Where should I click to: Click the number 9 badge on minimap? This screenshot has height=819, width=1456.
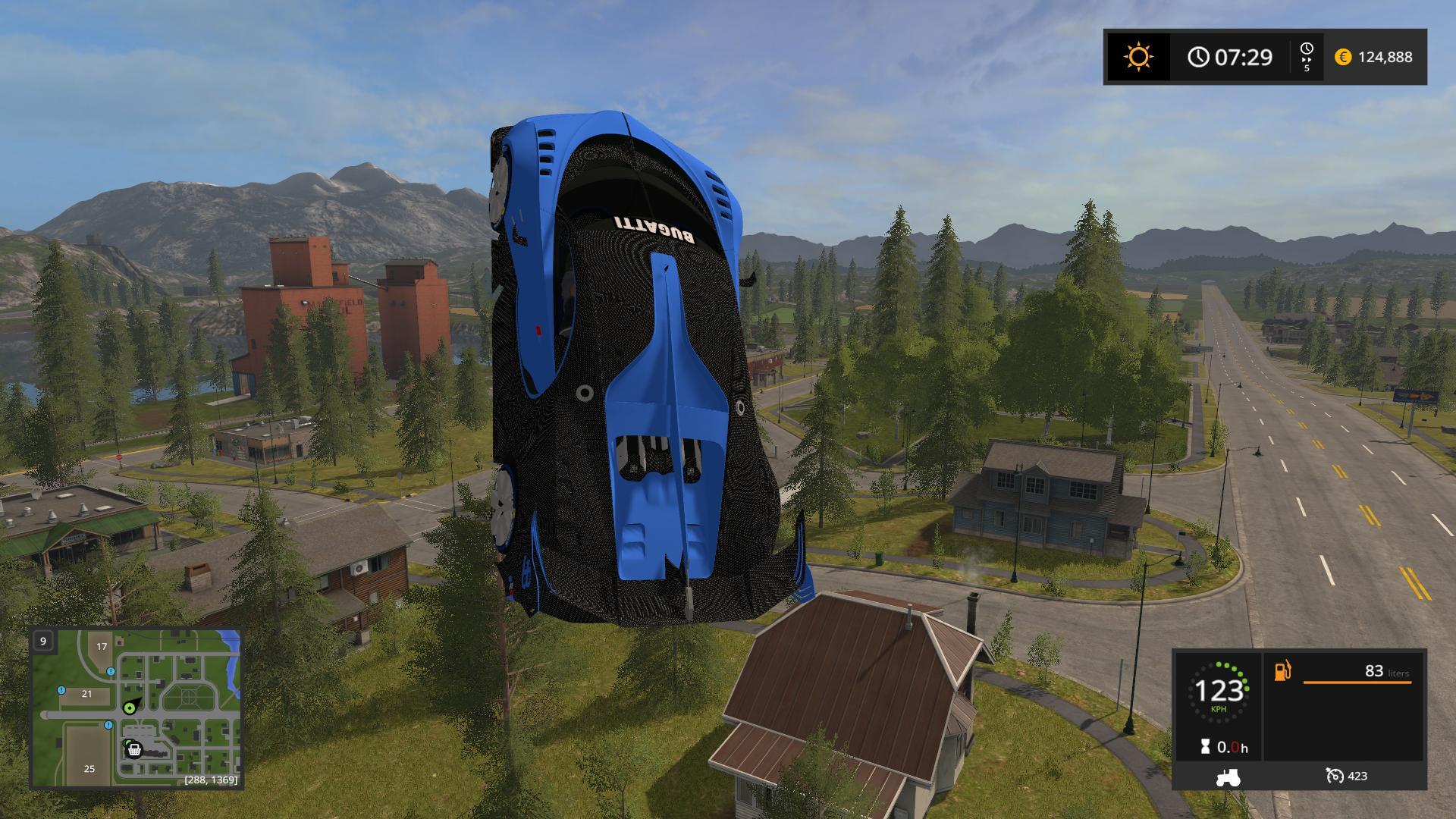coord(43,641)
